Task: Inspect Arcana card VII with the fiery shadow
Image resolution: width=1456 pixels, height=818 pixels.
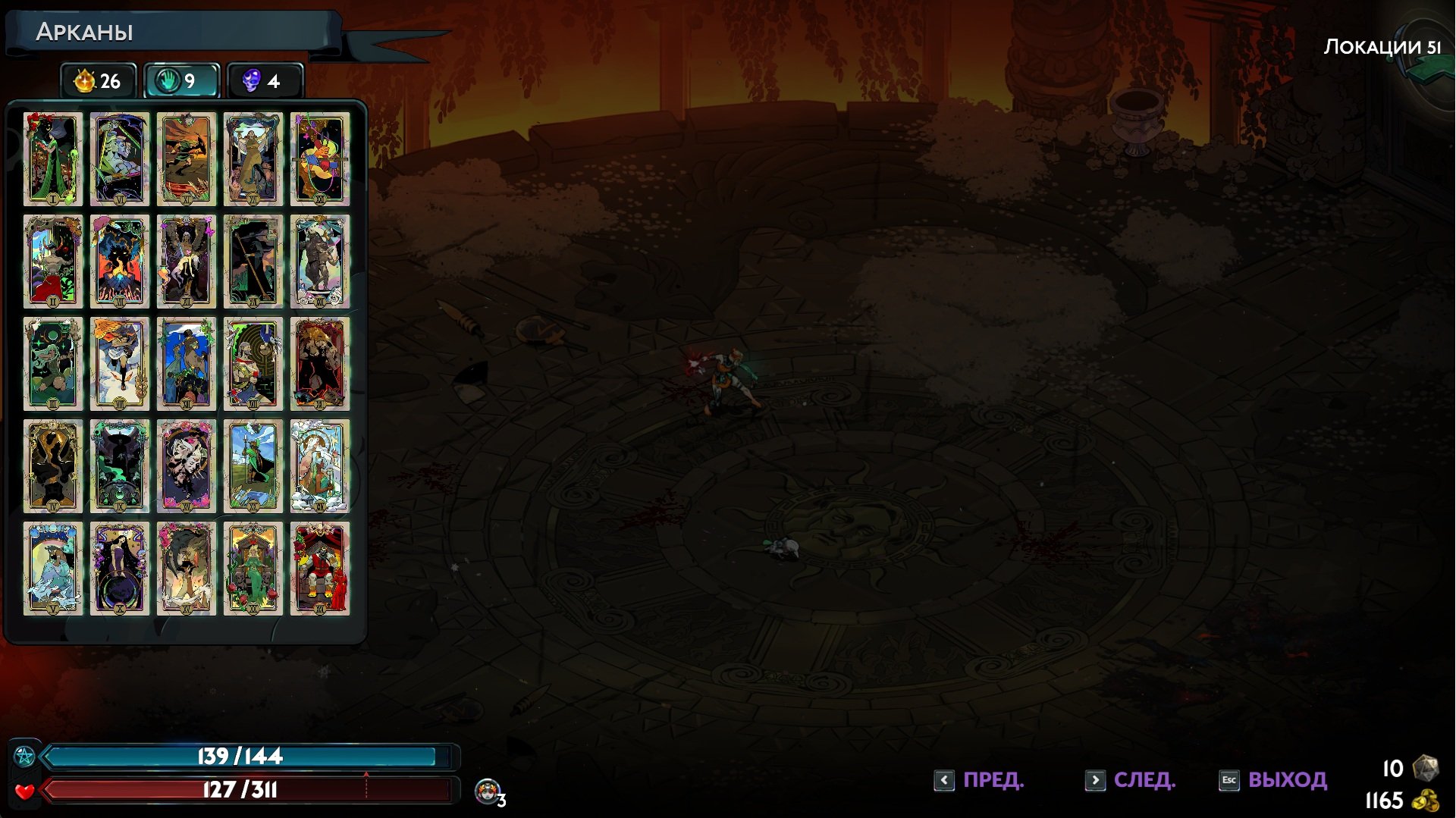Action: [x=119, y=262]
